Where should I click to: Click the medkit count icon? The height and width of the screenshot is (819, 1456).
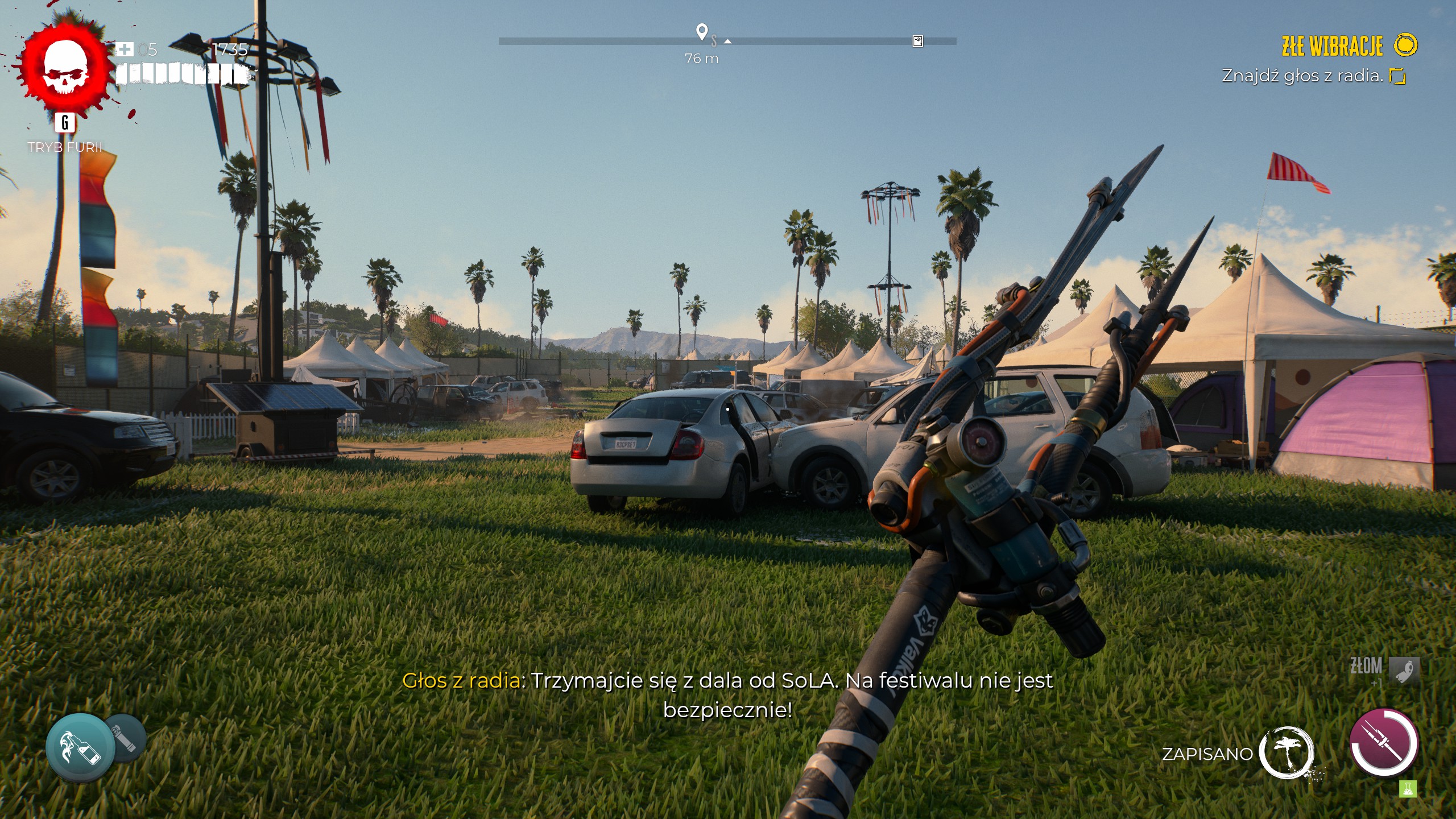124,49
